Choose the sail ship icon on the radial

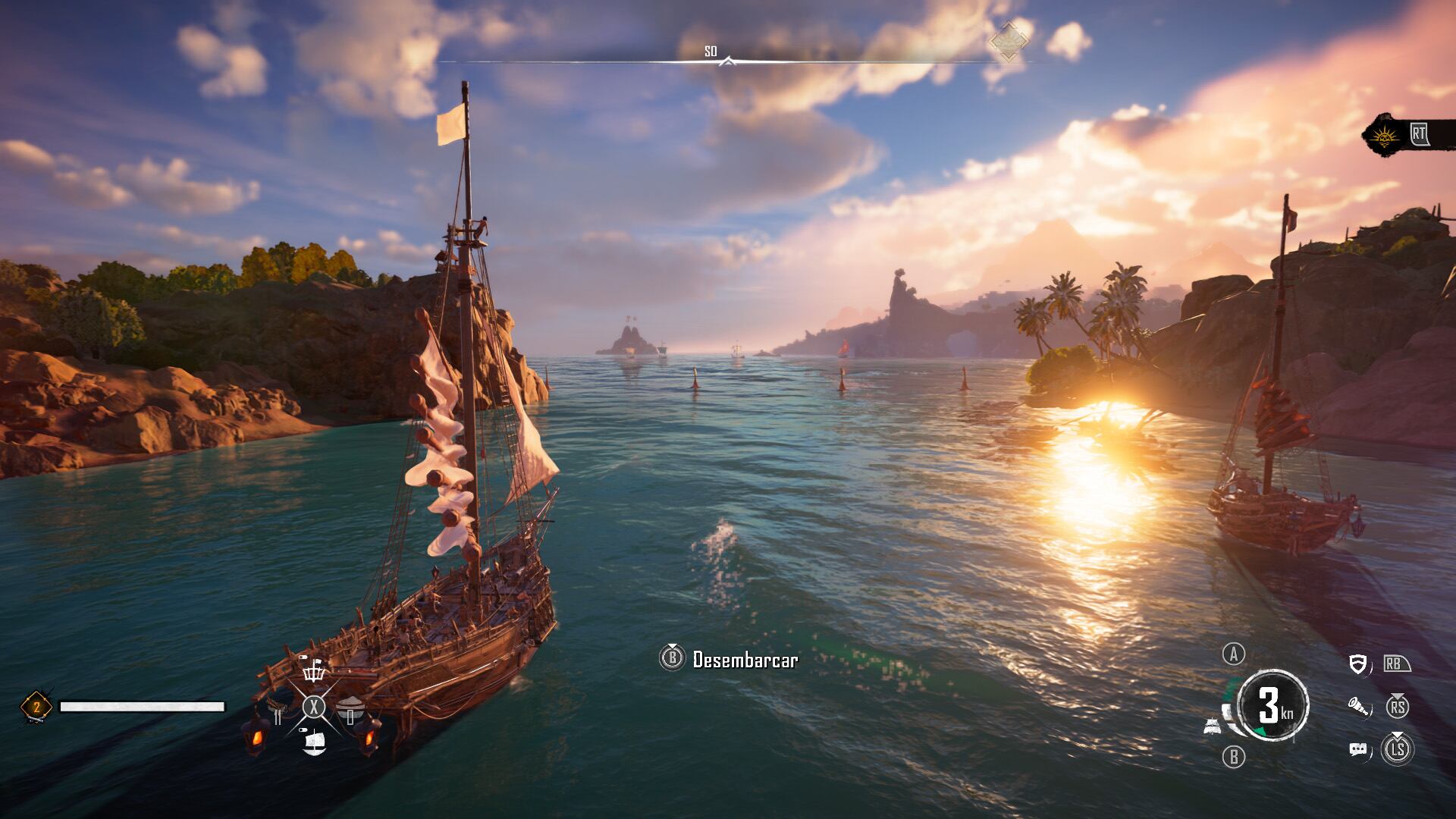[313, 742]
